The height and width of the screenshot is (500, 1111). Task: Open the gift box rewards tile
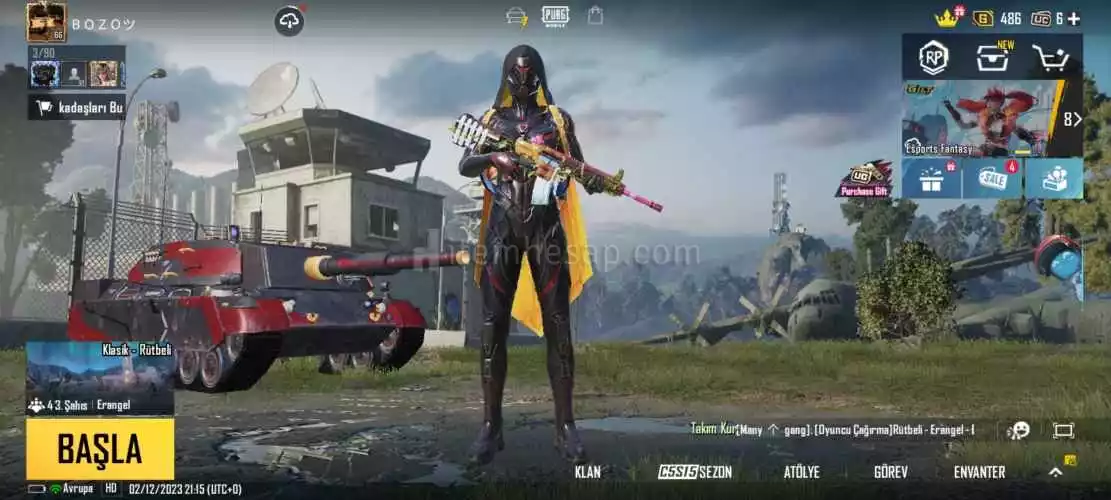932,179
